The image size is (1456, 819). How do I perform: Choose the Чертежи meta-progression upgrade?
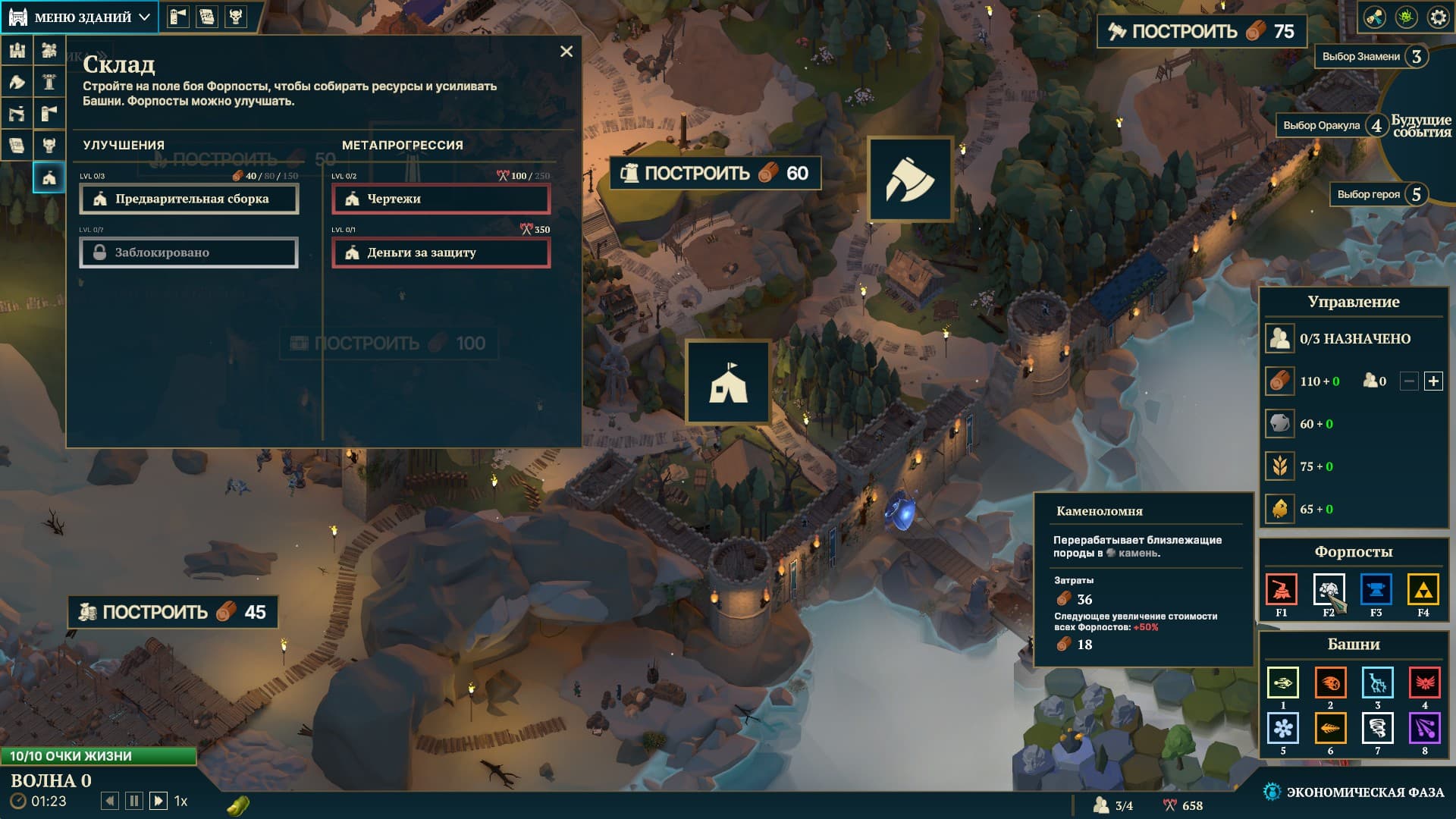pos(441,199)
